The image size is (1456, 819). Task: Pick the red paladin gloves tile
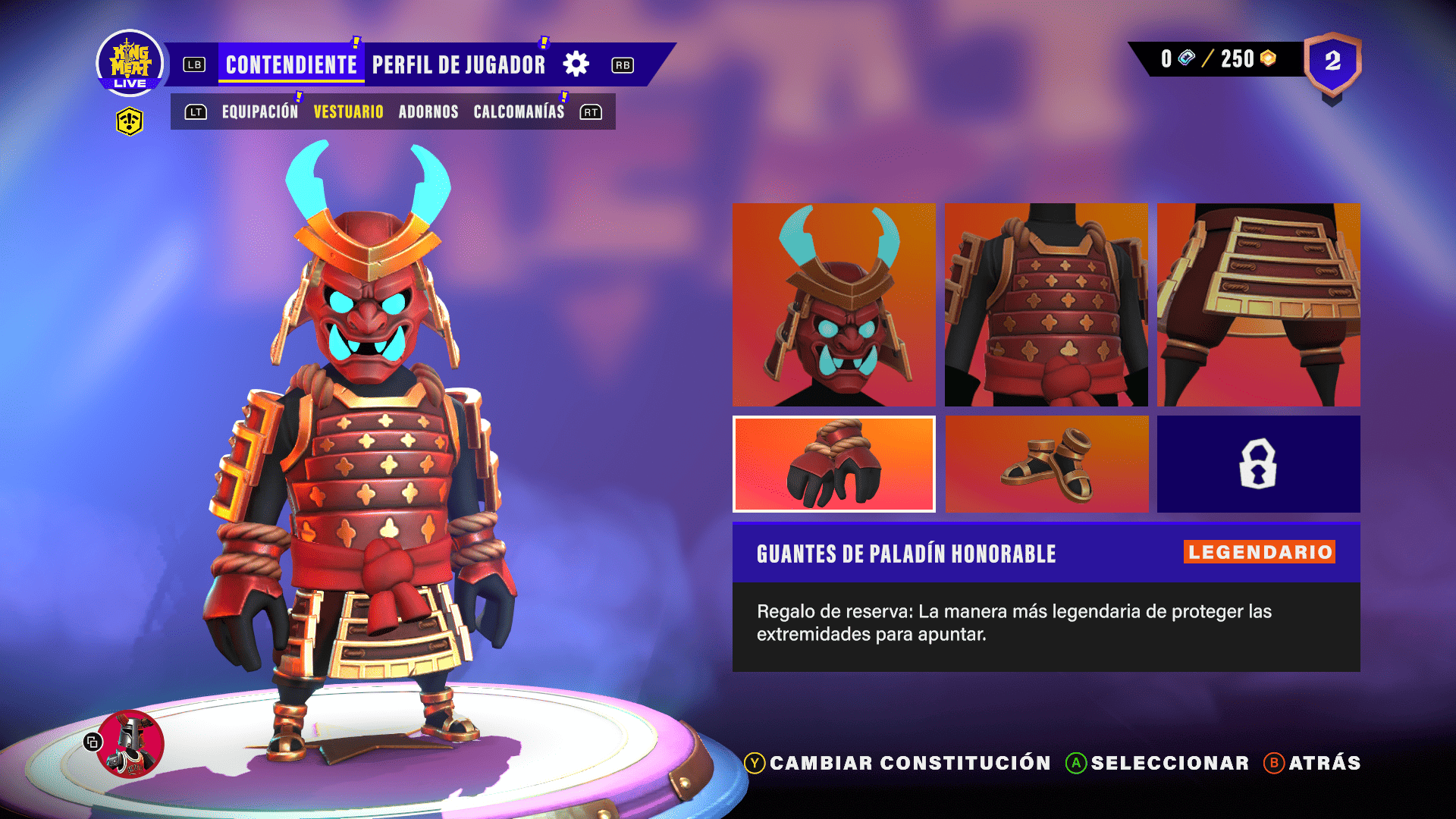coord(833,464)
